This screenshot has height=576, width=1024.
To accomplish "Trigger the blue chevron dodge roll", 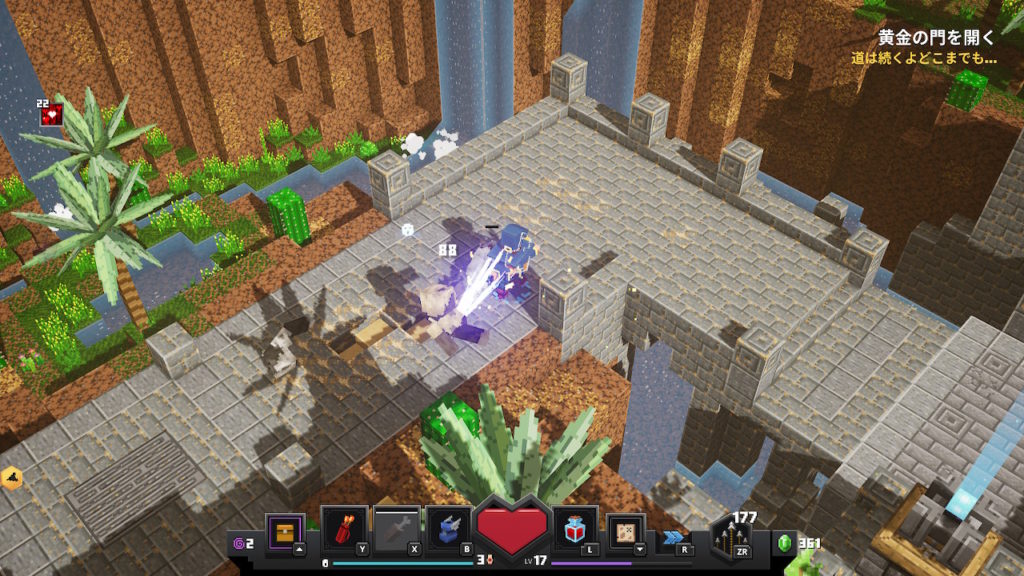I will pos(673,538).
